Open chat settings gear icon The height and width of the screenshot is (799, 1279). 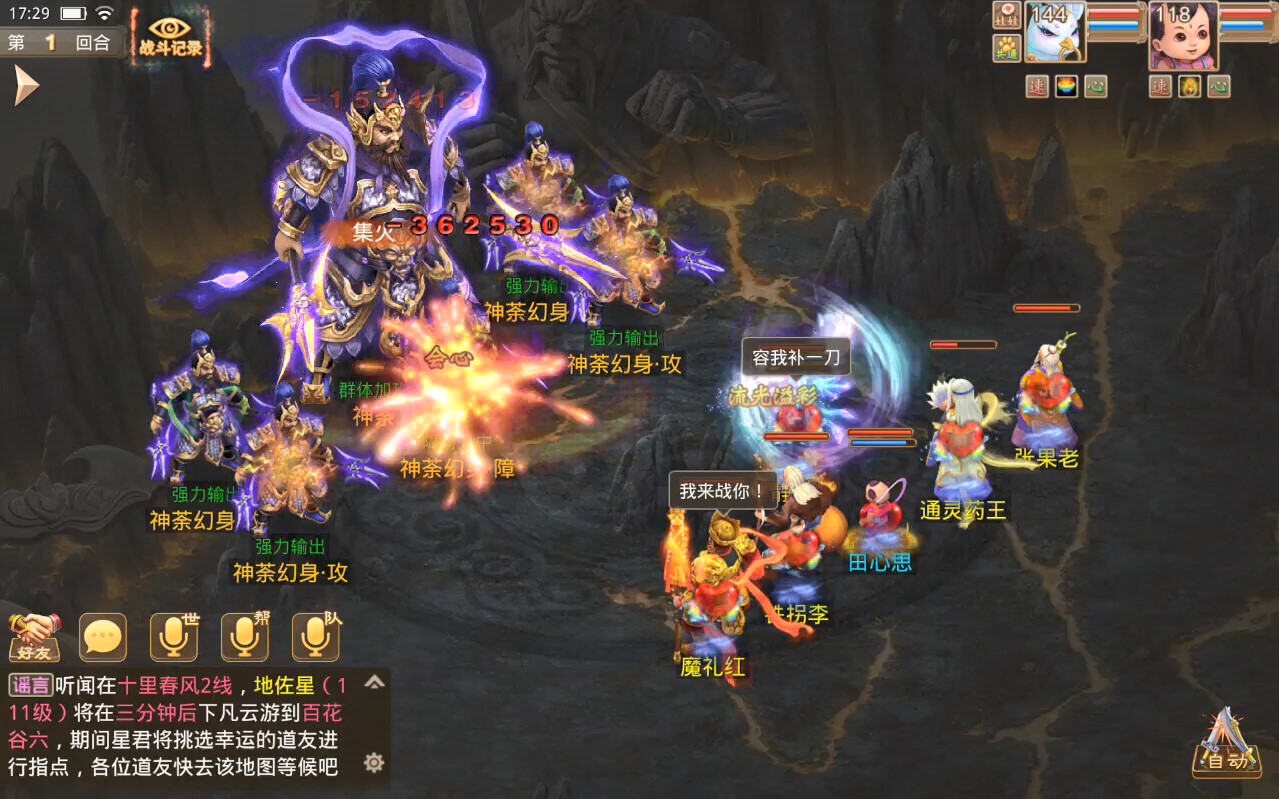tap(374, 763)
